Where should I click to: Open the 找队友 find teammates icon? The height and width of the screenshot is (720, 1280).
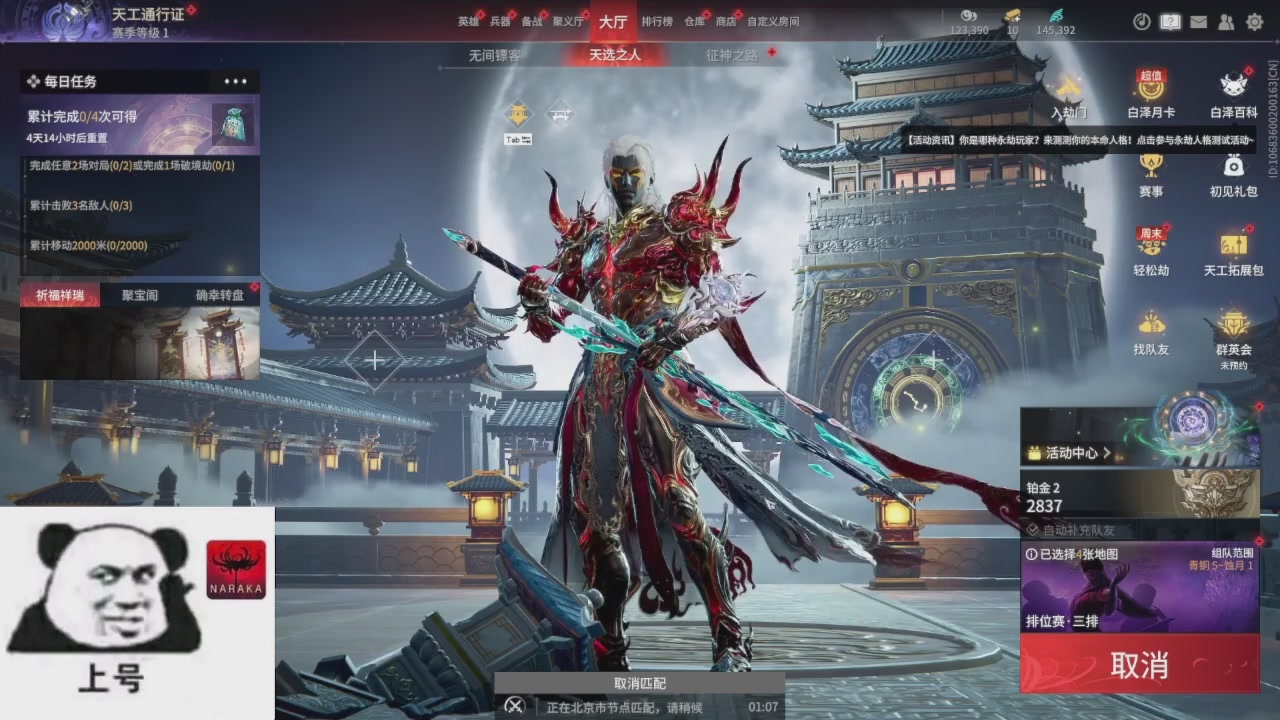coord(1151,332)
